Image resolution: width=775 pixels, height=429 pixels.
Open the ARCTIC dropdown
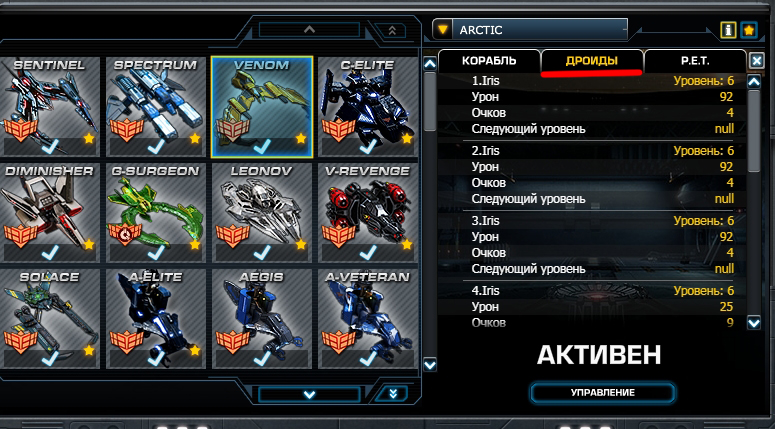point(529,30)
